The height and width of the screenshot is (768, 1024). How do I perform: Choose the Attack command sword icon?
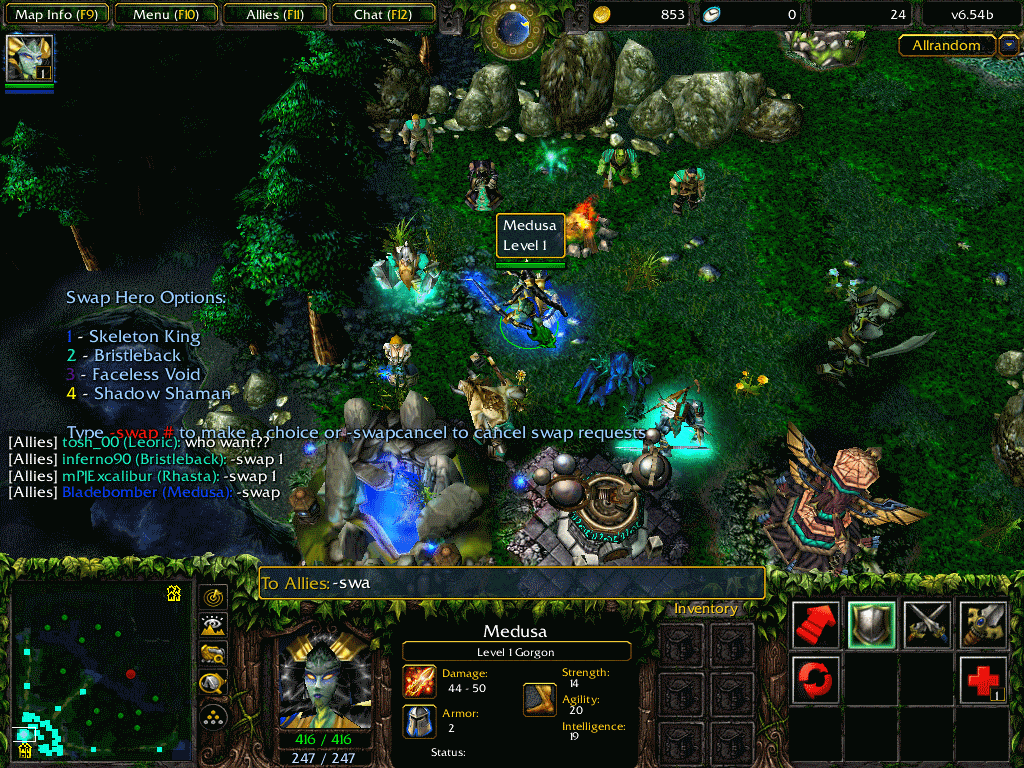pos(983,625)
